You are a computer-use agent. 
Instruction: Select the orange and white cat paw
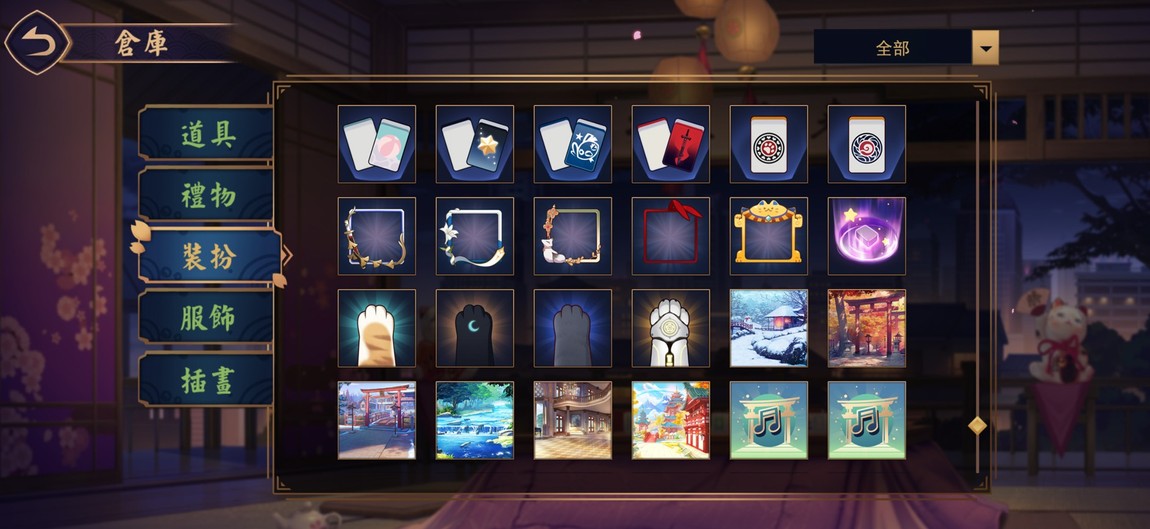coord(377,328)
